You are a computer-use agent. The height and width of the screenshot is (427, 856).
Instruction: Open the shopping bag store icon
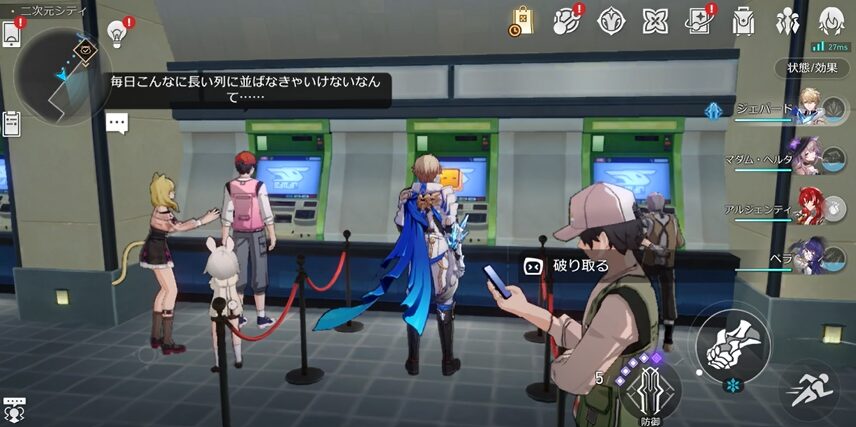(522, 20)
